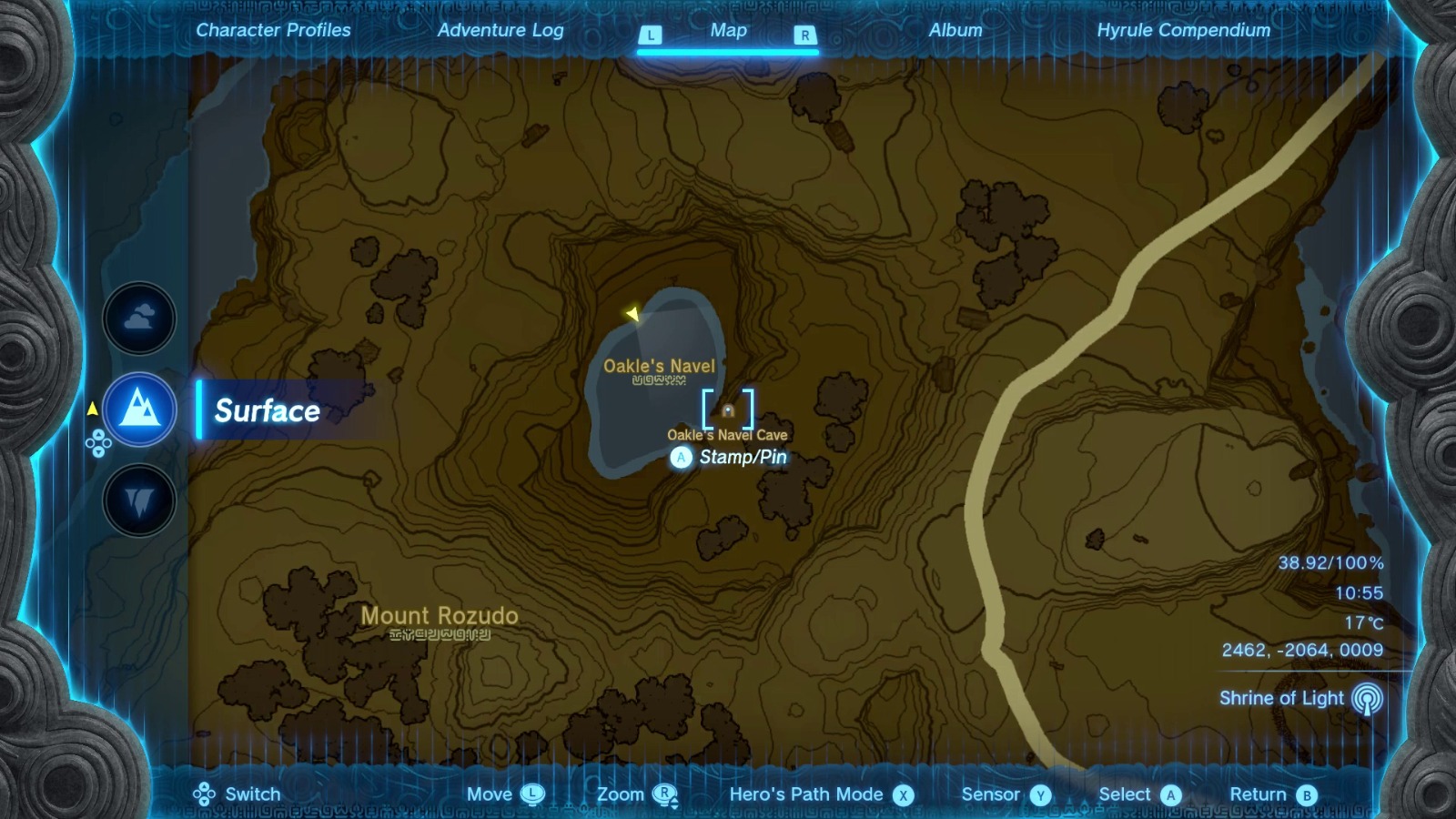This screenshot has width=1456, height=819.
Task: Click the yellow player arrow on the map
Action: [x=632, y=311]
